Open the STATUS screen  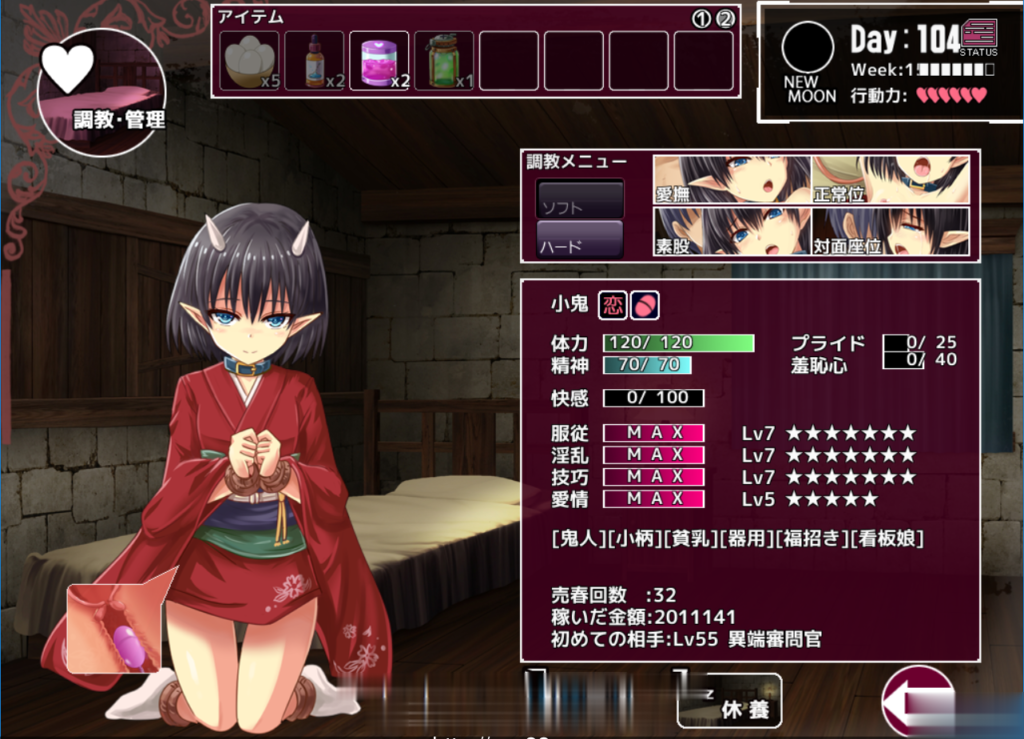coord(978,36)
